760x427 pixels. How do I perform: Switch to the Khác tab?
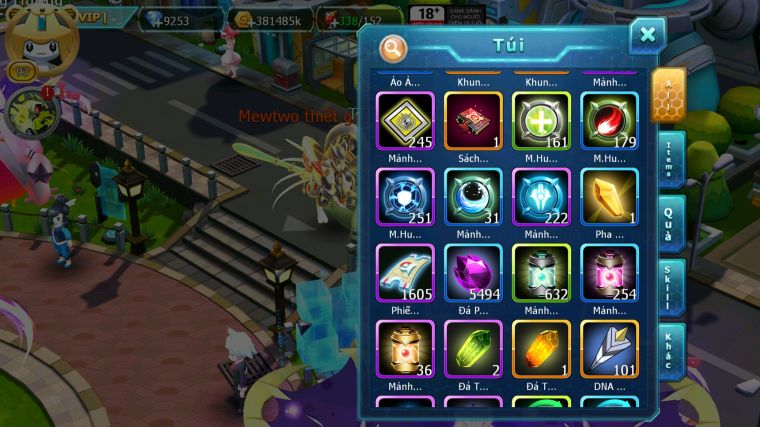point(669,351)
